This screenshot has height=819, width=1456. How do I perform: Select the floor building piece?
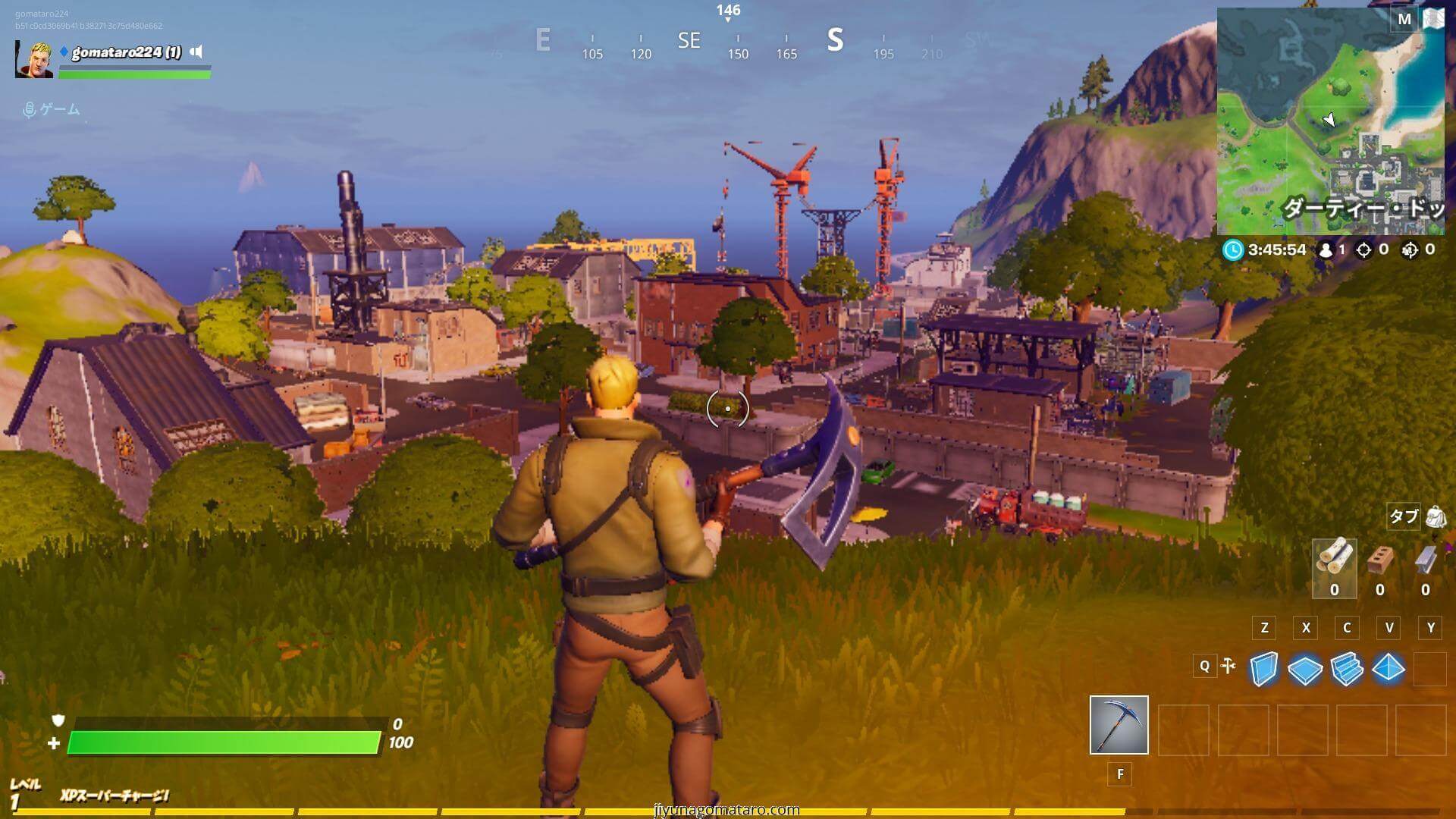1305,669
